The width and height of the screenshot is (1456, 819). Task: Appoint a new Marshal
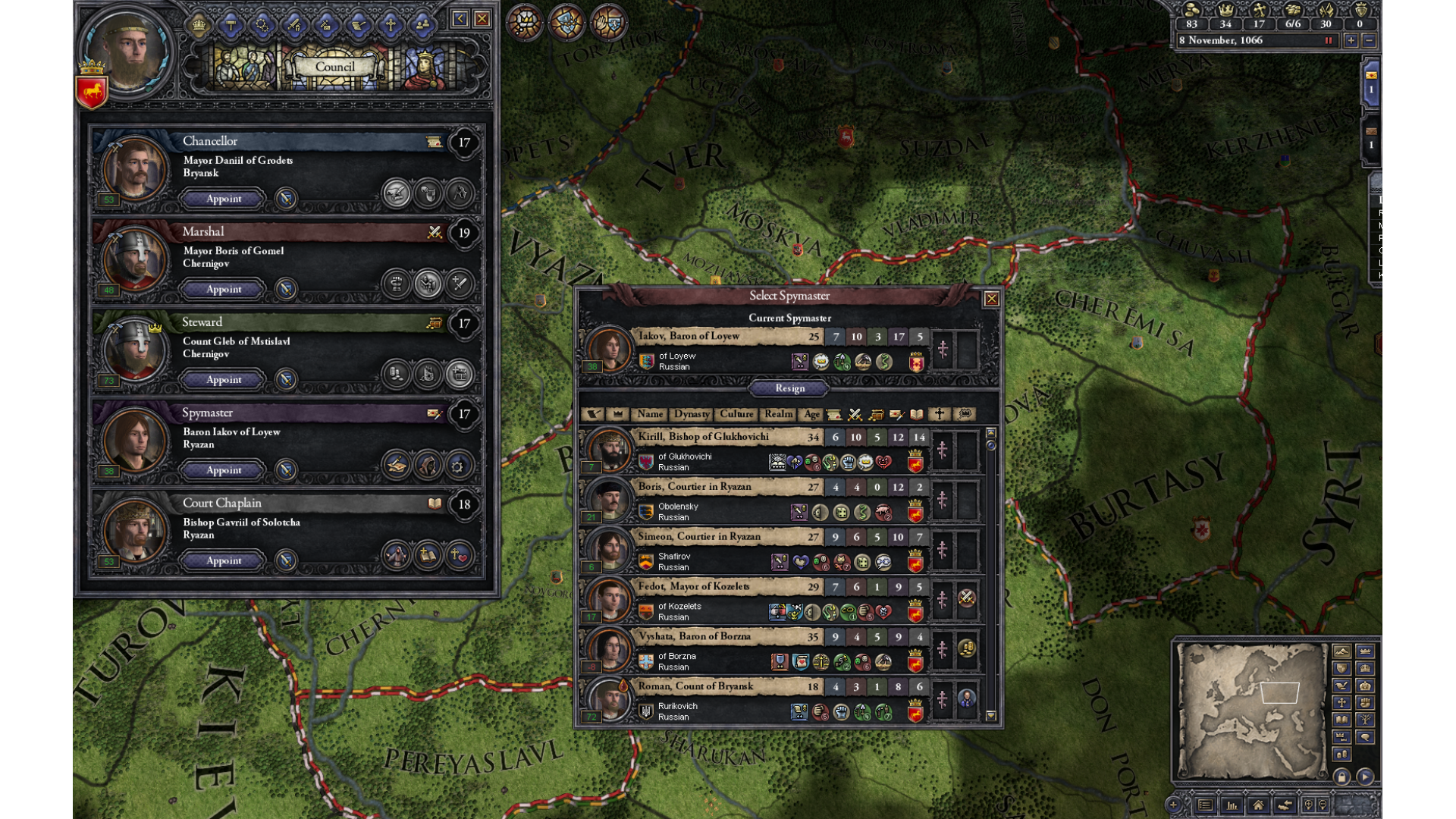coord(224,289)
